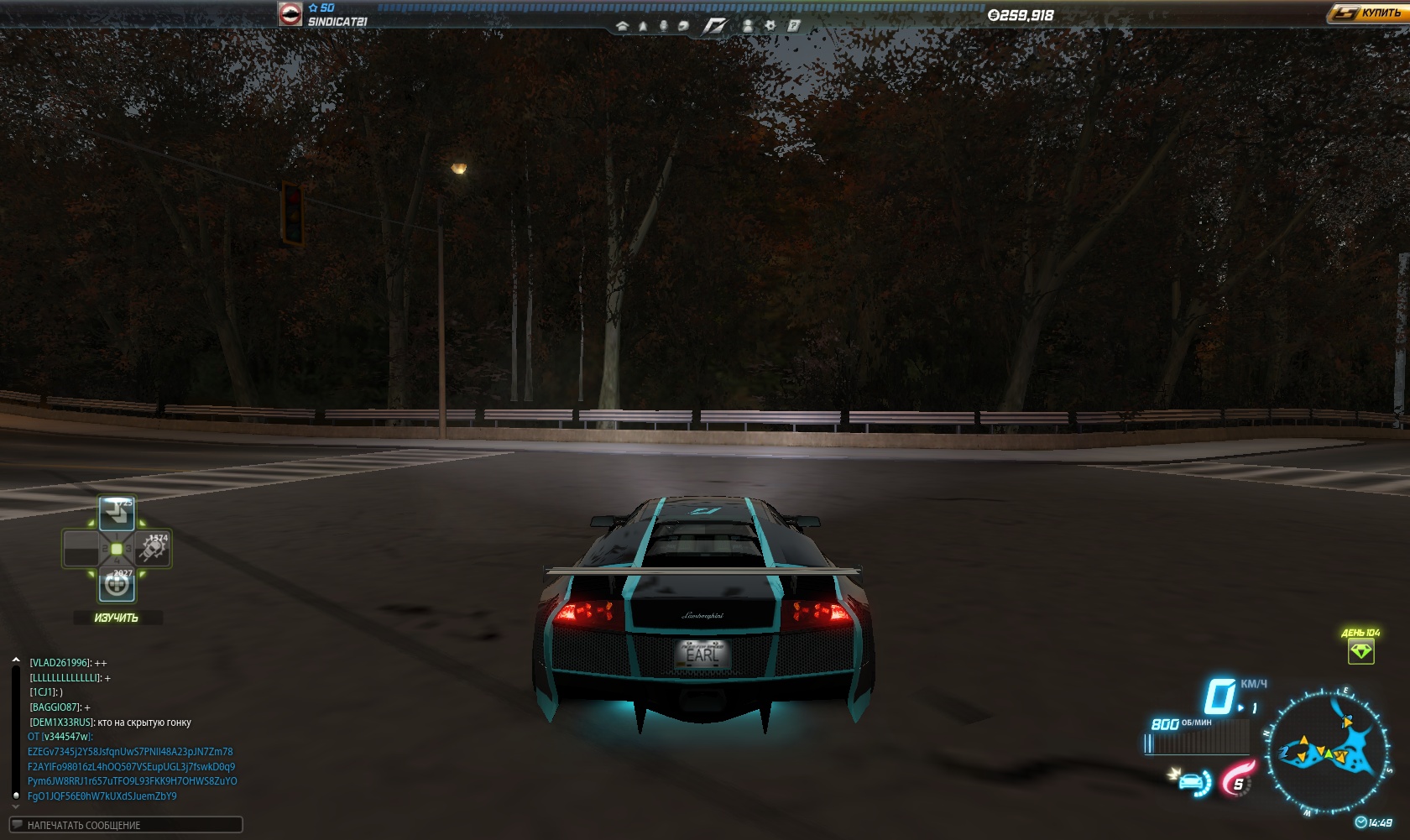Click the Need for Speed logo button

click(x=714, y=26)
